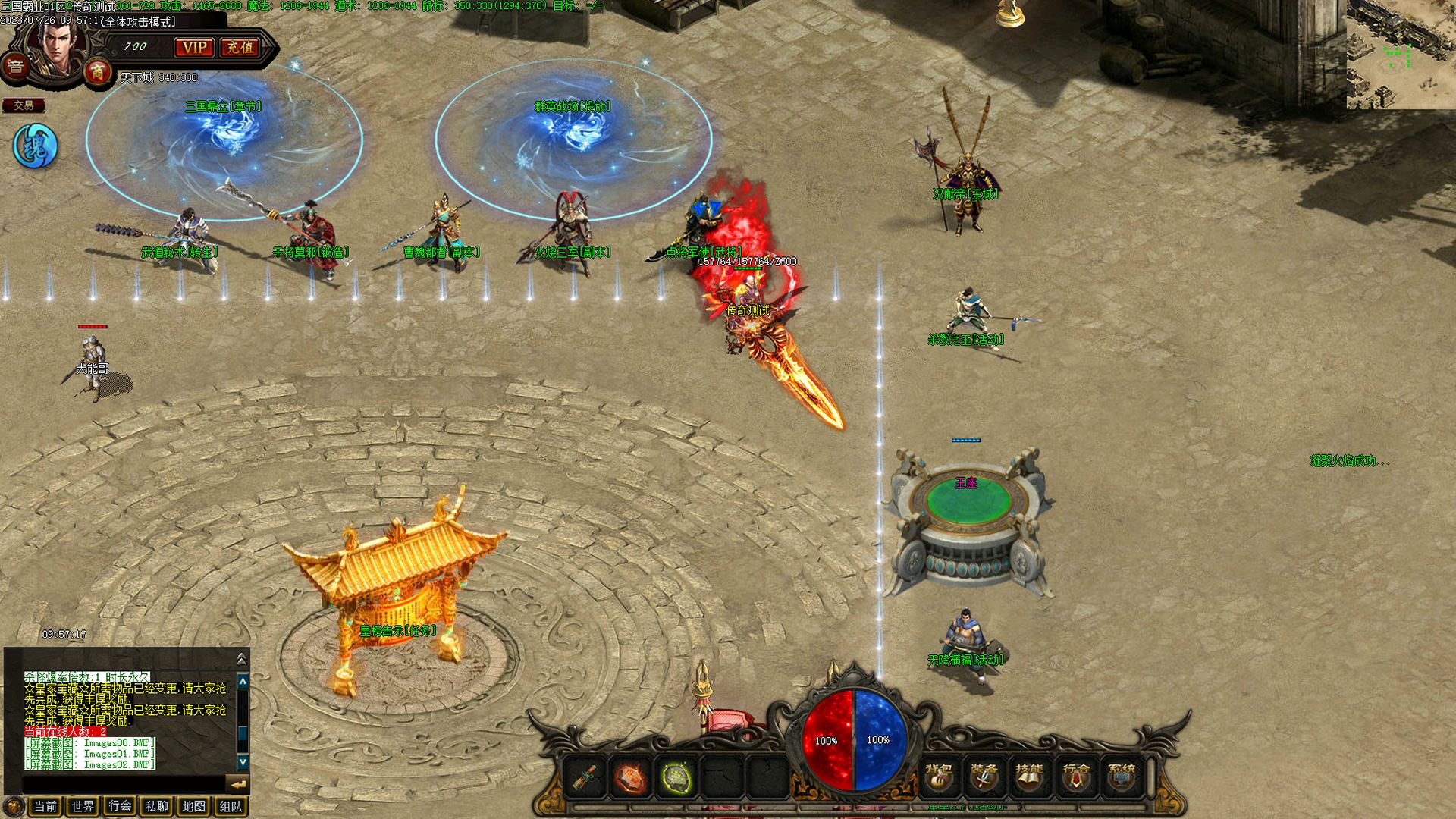Use the scroll item in the hotbar
Screen dimensions: 1456x819
pos(585,778)
